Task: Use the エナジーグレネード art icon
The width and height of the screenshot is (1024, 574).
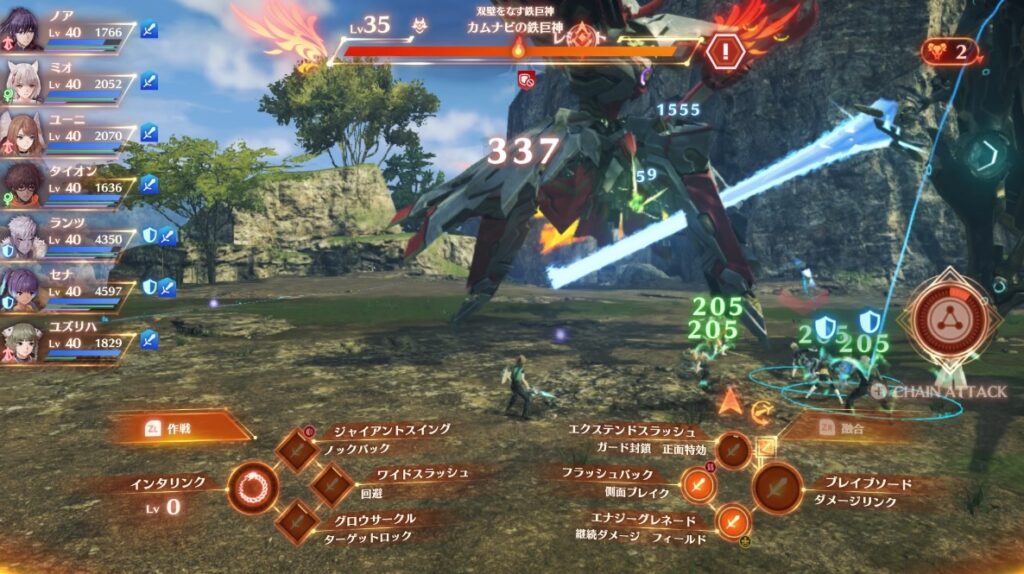Action: tap(733, 521)
